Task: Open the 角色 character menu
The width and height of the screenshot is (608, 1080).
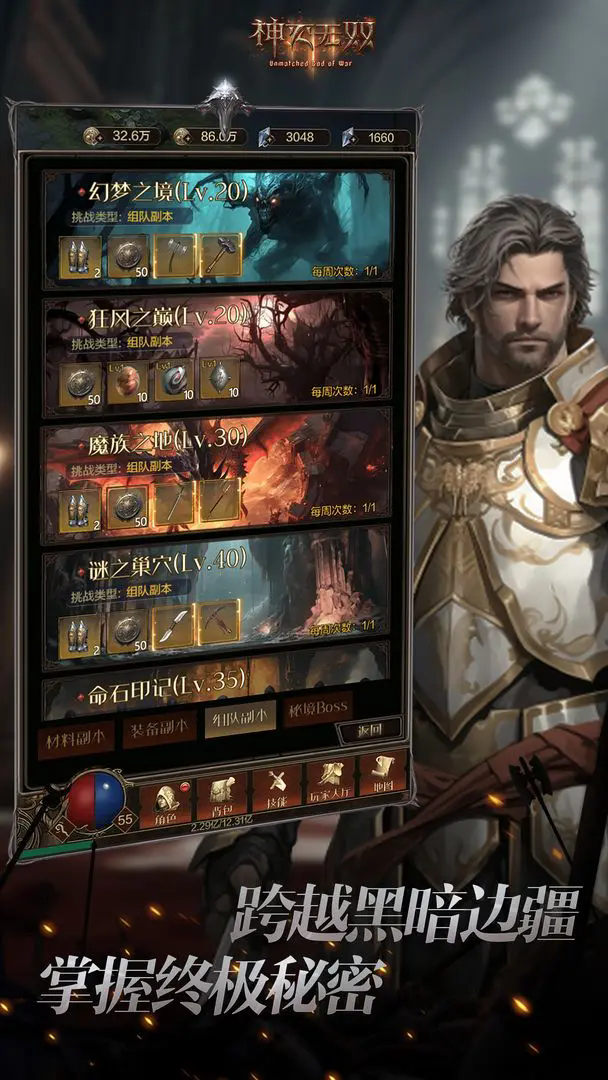Action: tap(166, 801)
